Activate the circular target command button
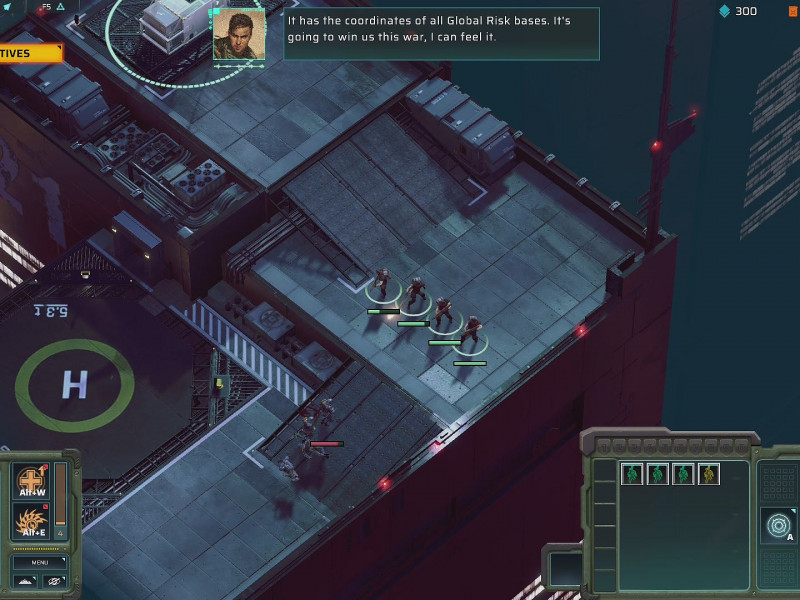Image resolution: width=800 pixels, height=600 pixels. (777, 525)
